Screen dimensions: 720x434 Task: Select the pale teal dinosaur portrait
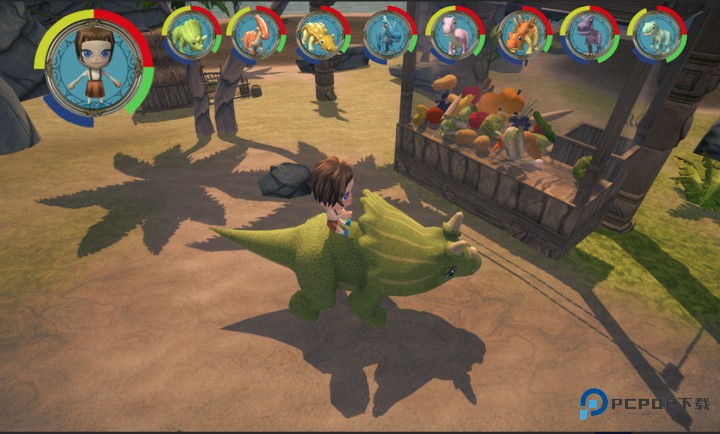coord(656,34)
